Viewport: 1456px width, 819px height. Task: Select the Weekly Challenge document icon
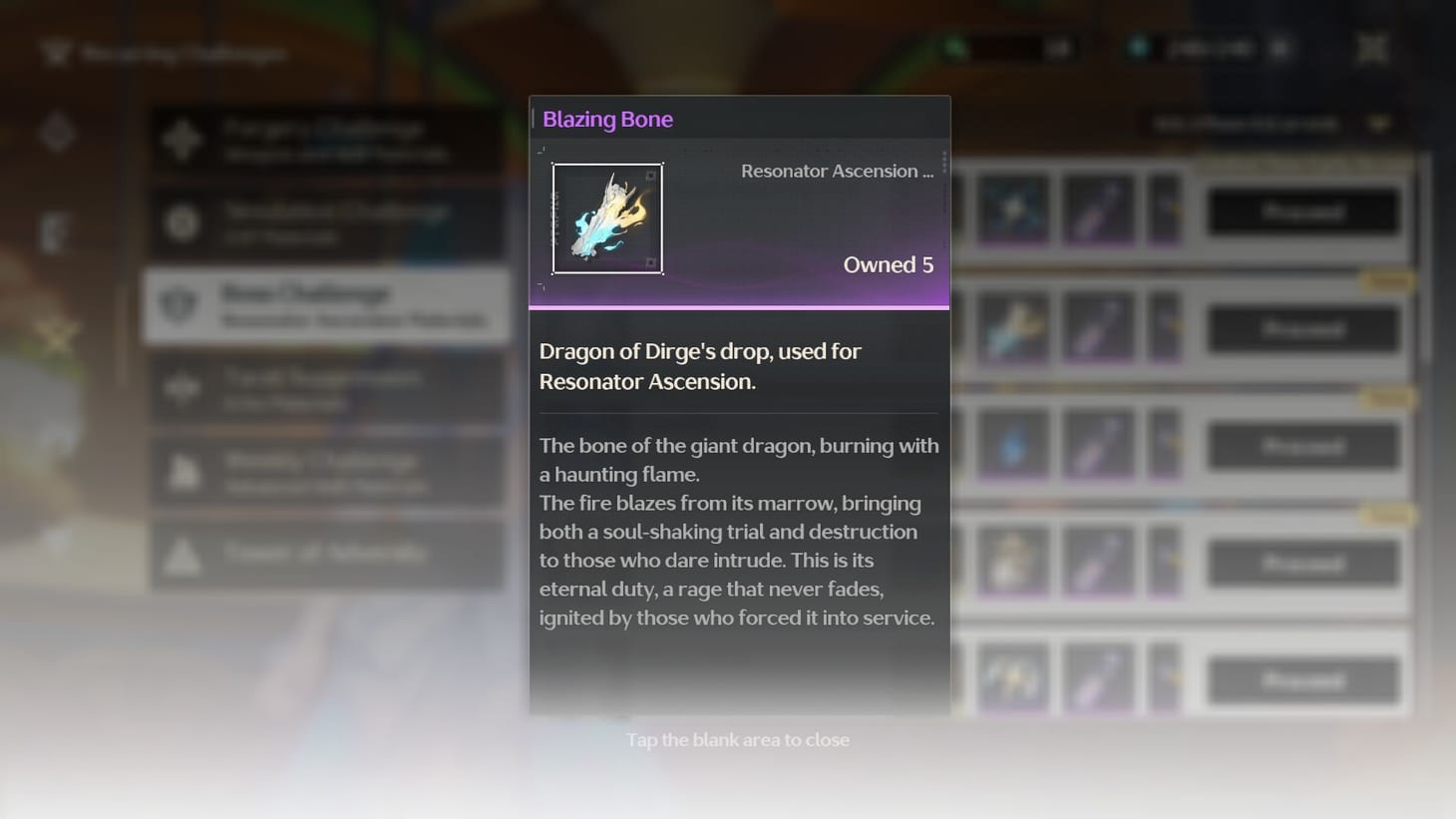(181, 471)
